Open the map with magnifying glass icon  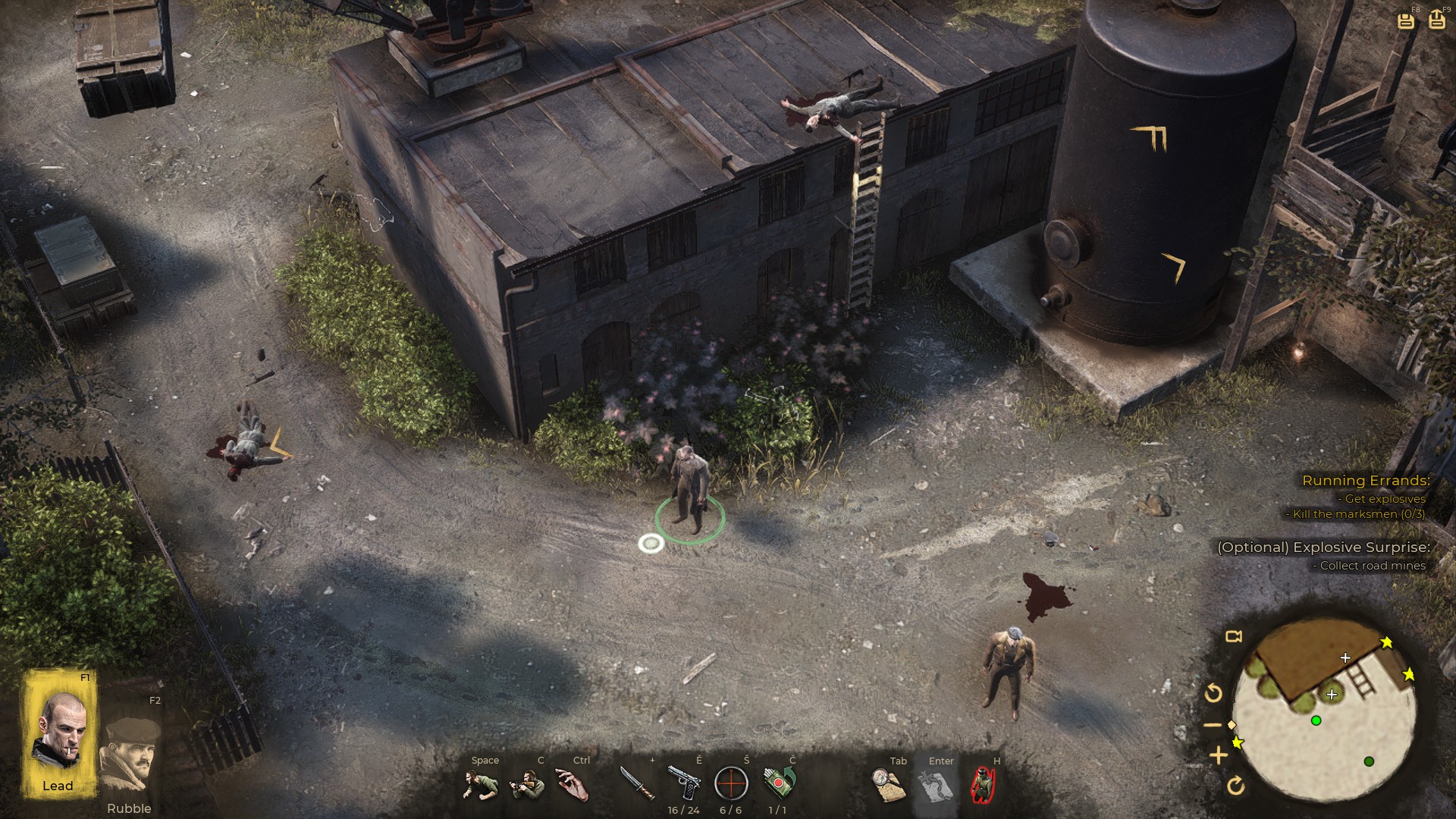point(889,784)
